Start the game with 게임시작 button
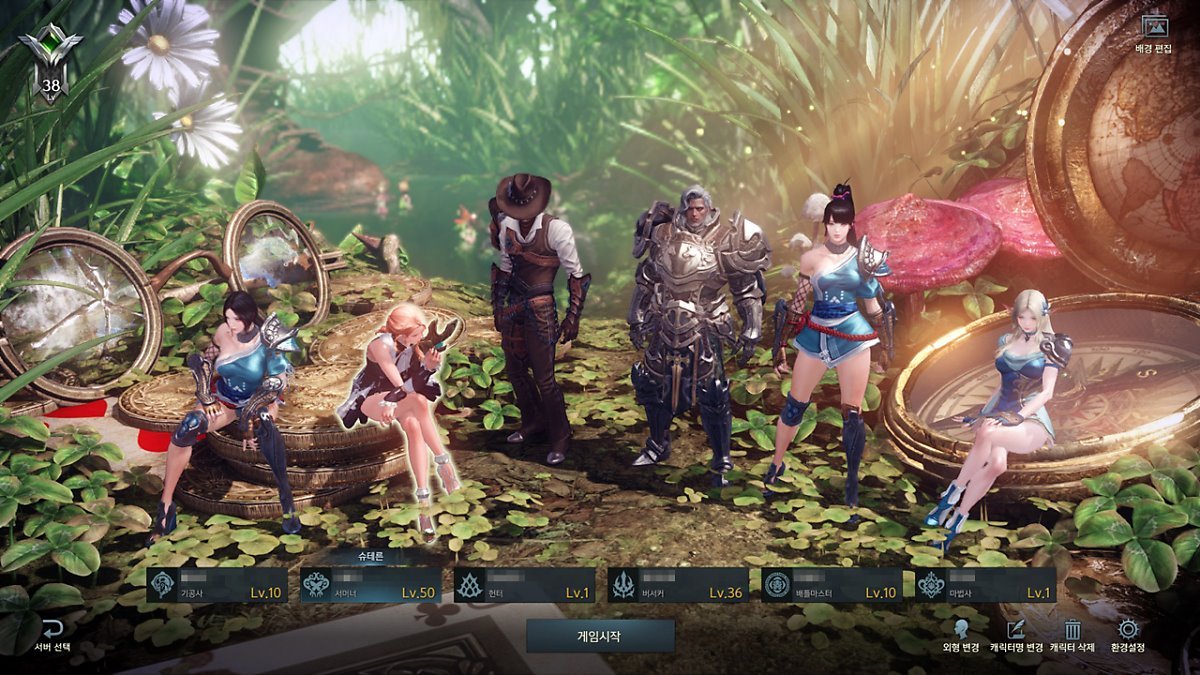 [600, 636]
